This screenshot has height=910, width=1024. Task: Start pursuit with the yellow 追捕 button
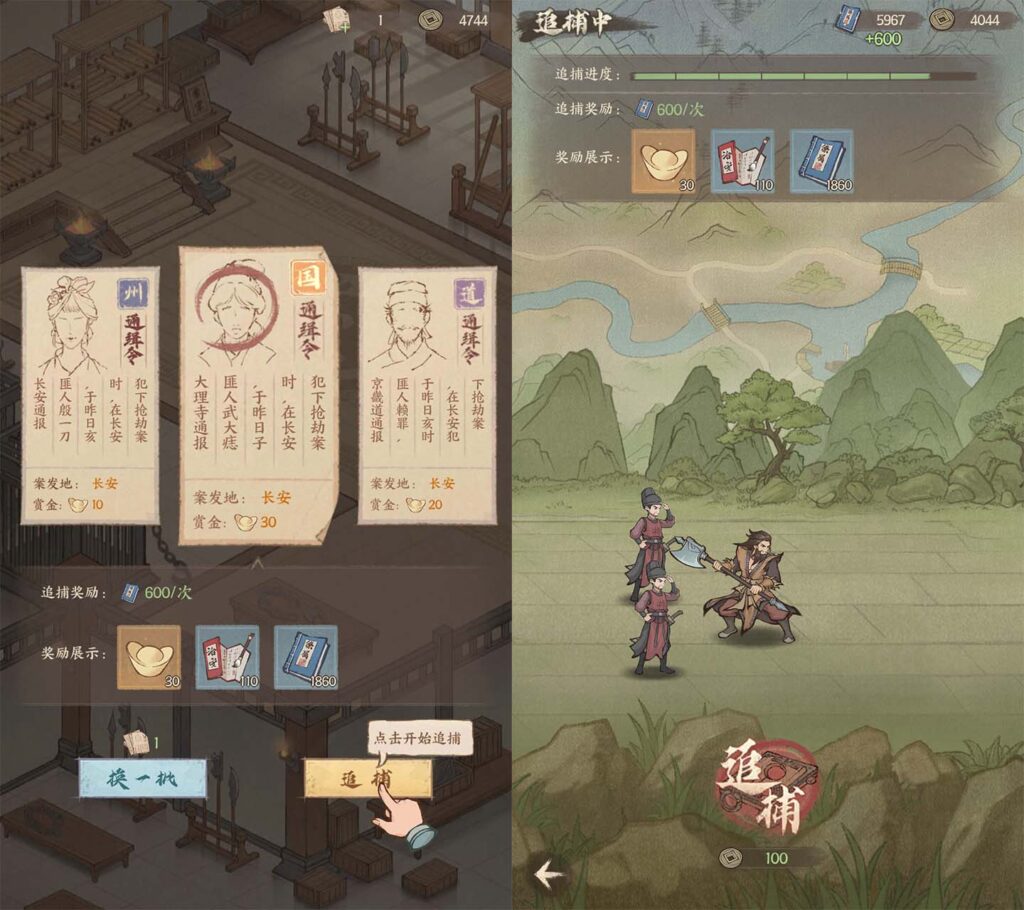(x=367, y=778)
